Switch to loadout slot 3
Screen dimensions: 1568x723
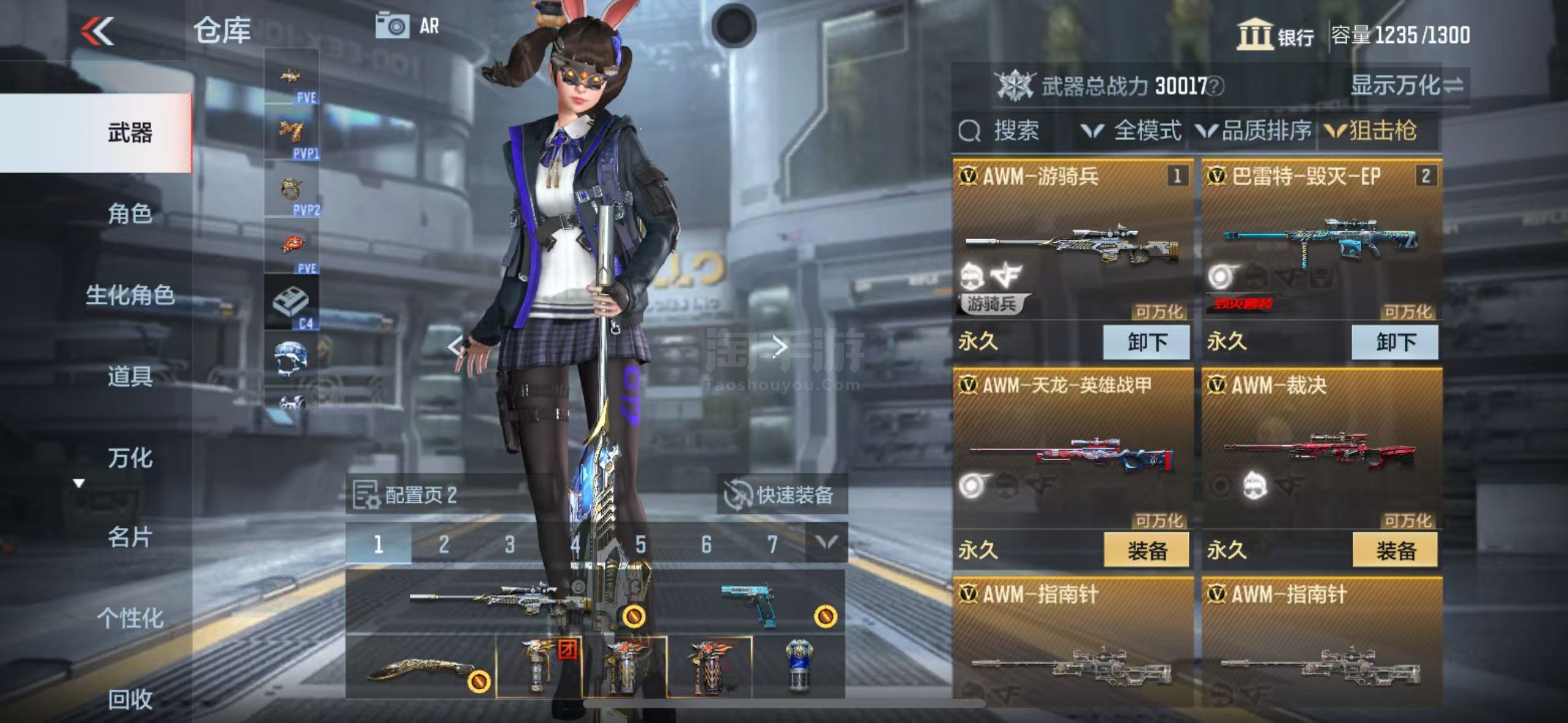pos(509,544)
